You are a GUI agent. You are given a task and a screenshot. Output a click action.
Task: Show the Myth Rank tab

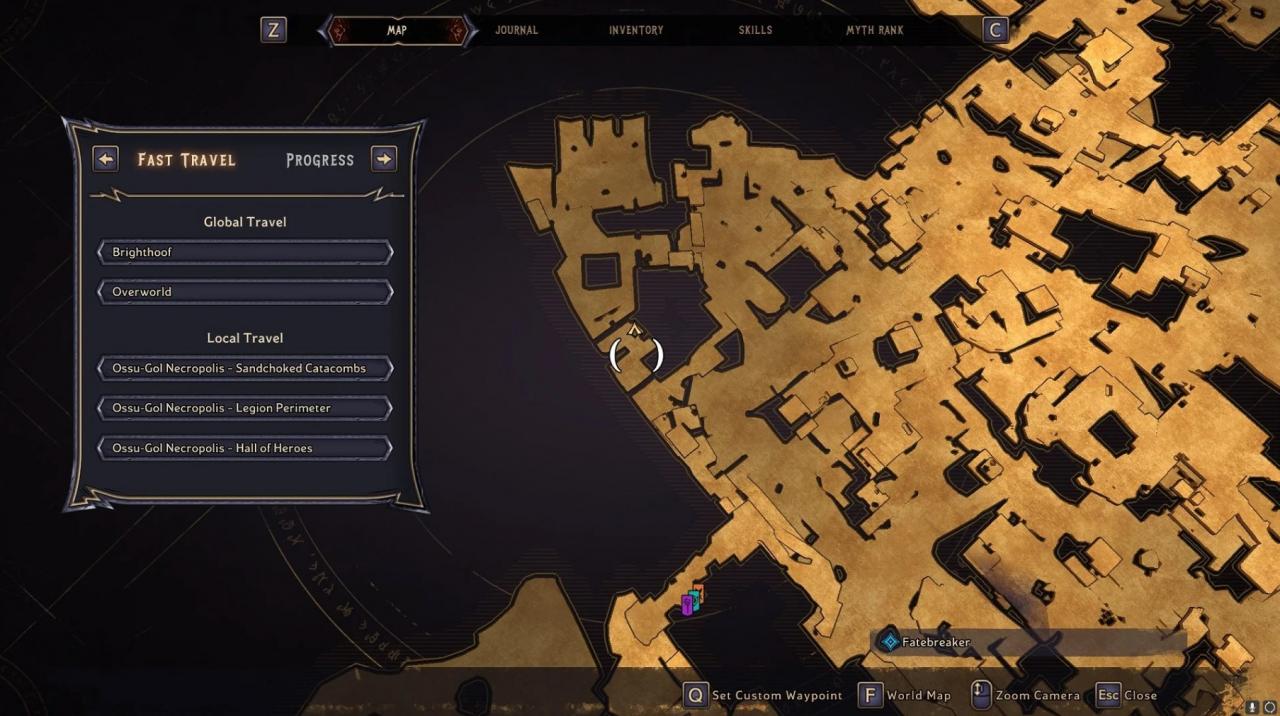pyautogui.click(x=874, y=30)
